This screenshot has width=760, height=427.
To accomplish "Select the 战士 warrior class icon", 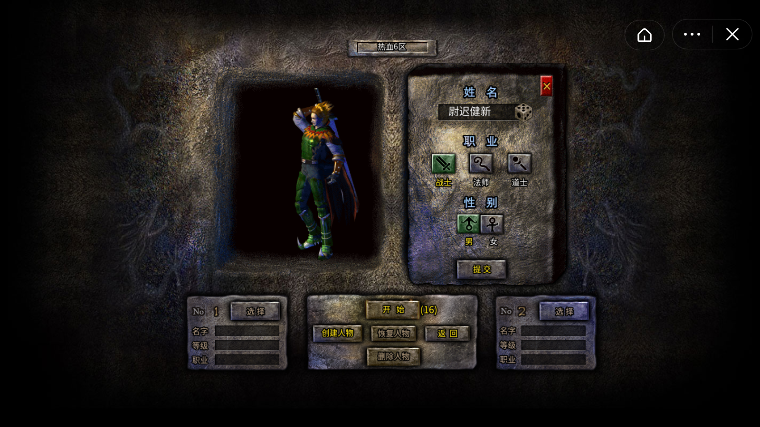I will click(443, 163).
